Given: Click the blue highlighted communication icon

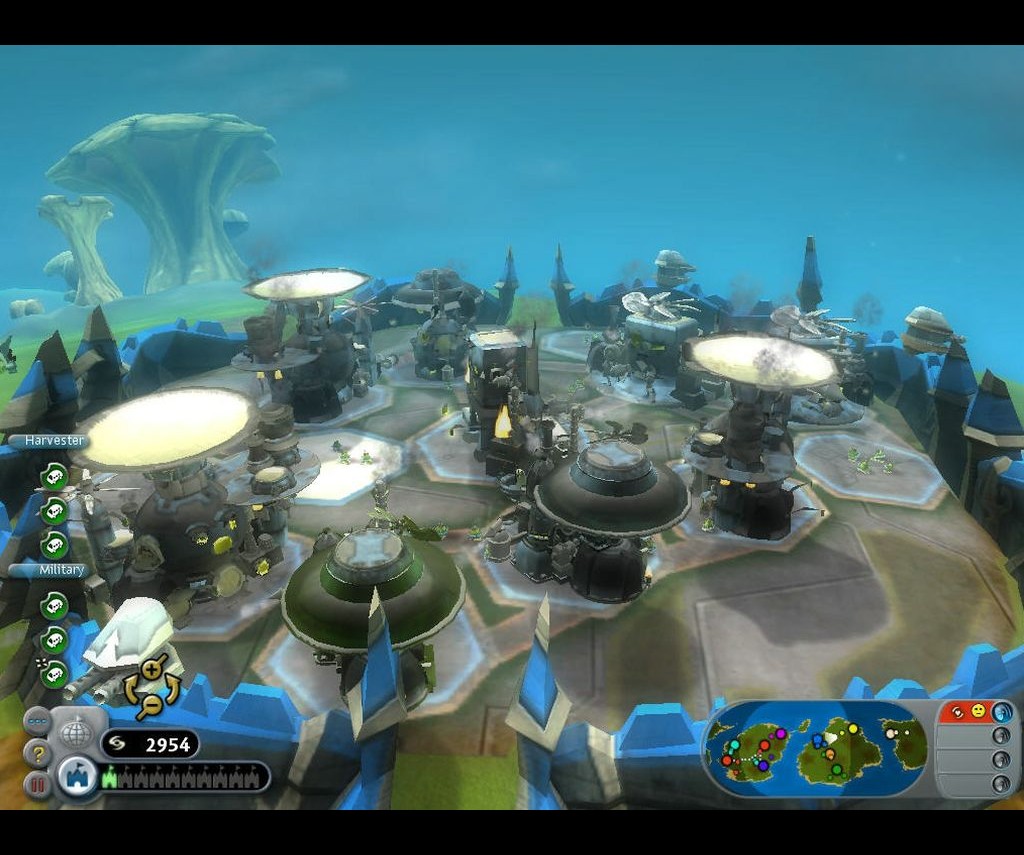Looking at the screenshot, I should pyautogui.click(x=1001, y=711).
